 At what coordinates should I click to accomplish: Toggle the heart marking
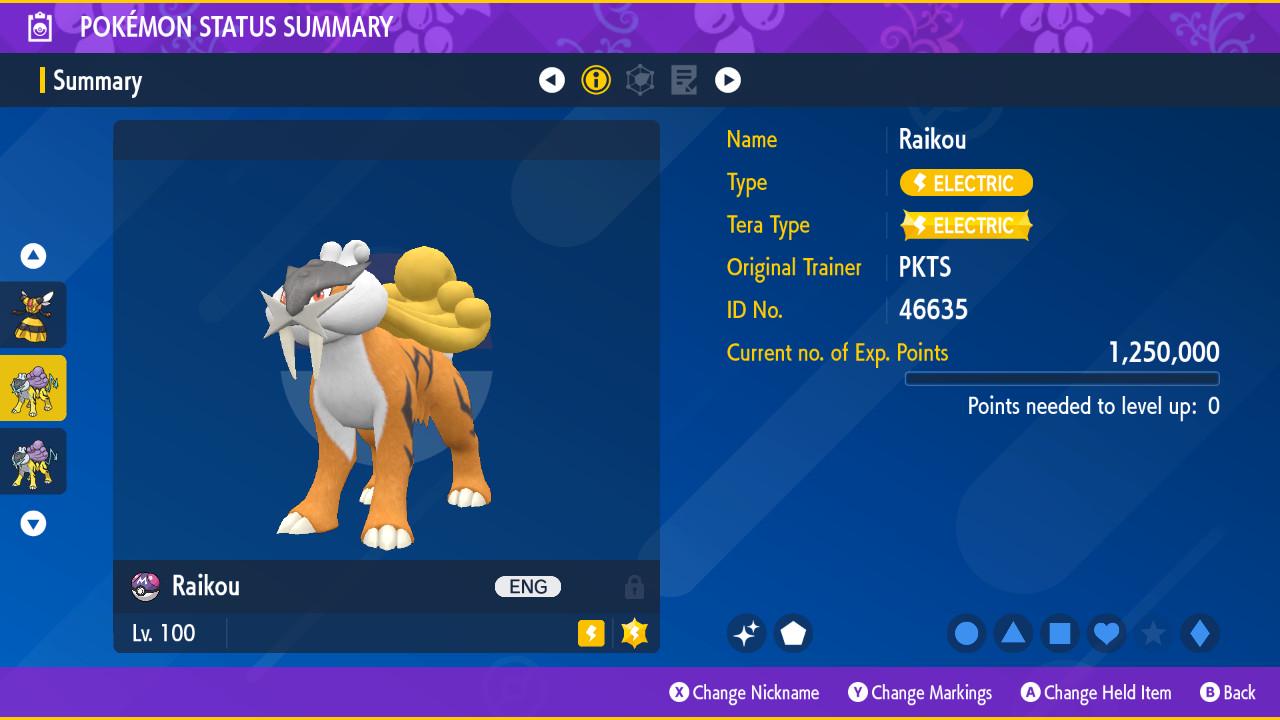(1106, 633)
